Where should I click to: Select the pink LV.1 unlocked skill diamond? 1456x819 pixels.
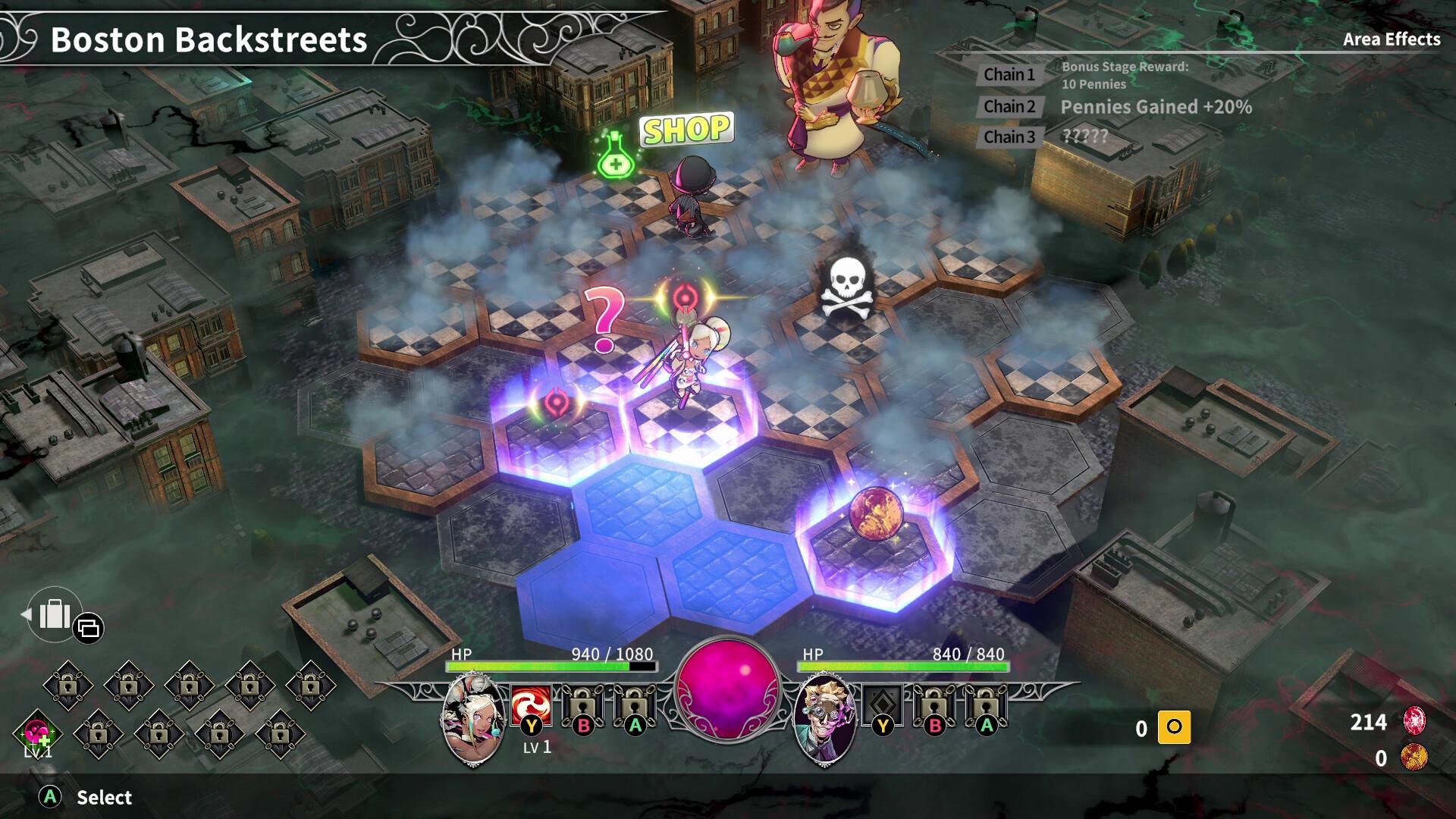36,734
